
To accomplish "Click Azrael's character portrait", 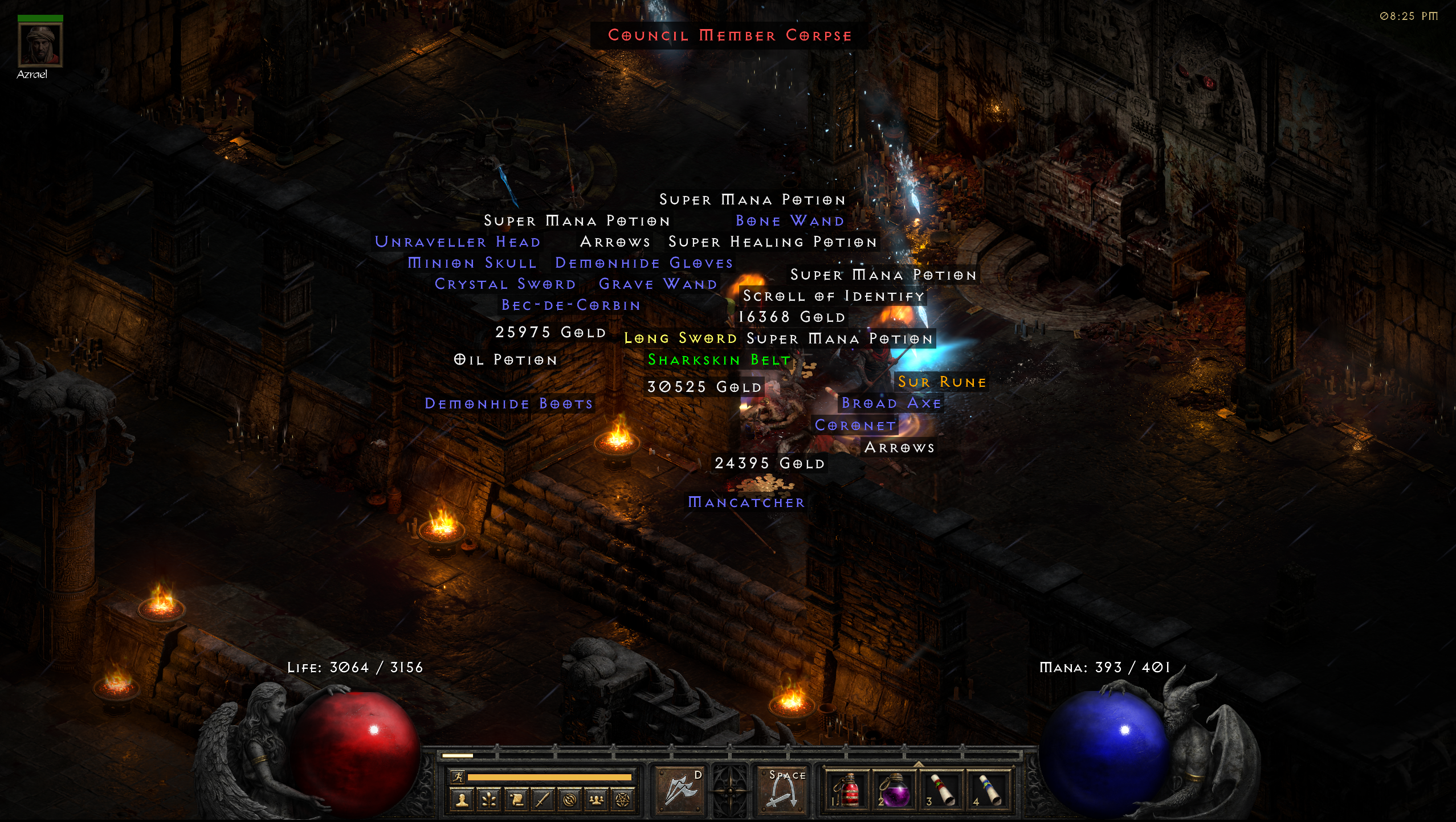I will tap(40, 46).
